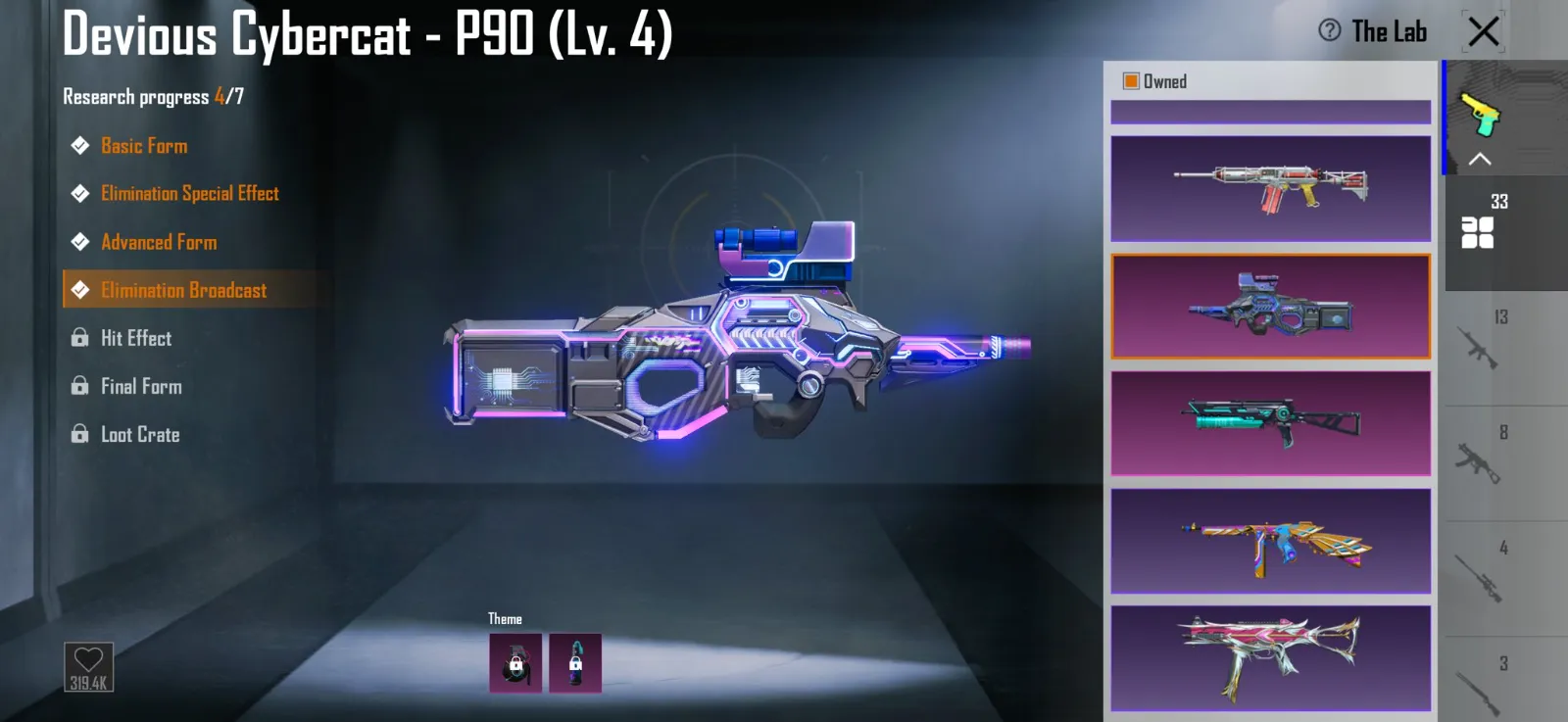Choose the Advanced Form stage
This screenshot has width=1568, height=722.
pyautogui.click(x=159, y=242)
